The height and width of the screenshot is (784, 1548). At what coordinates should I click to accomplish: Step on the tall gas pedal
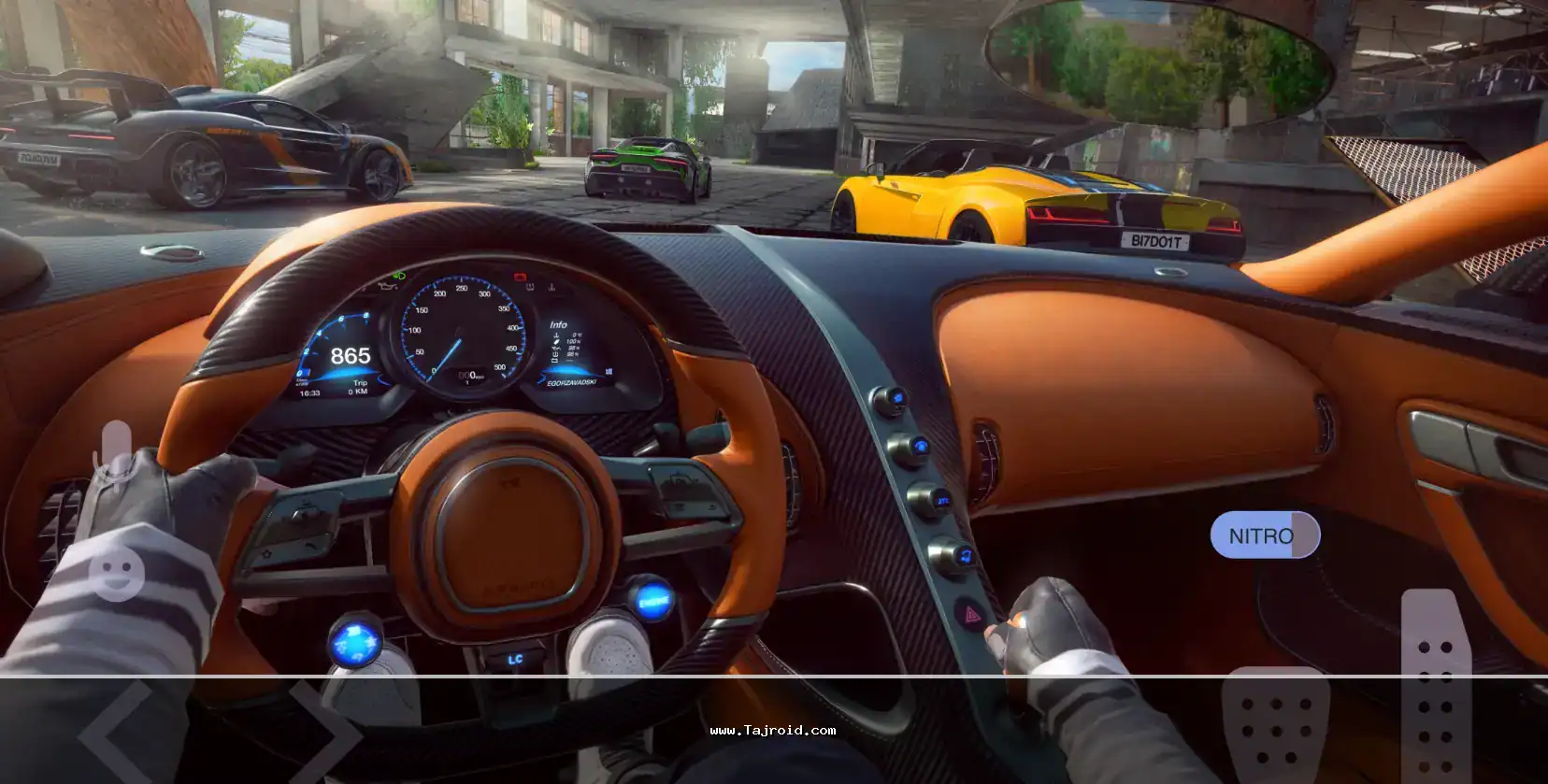coord(1434,687)
